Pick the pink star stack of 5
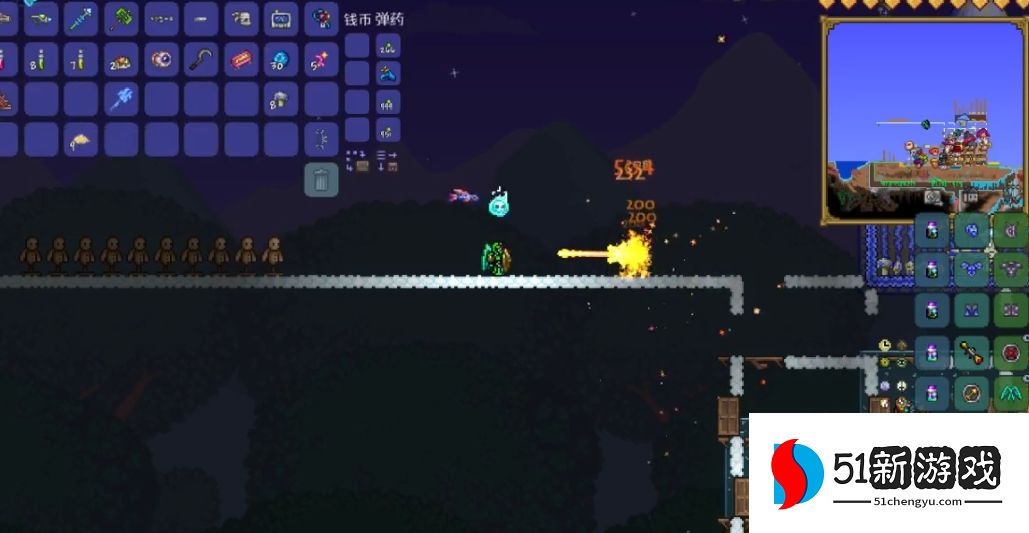This screenshot has height=533, width=1029. pyautogui.click(x=321, y=60)
